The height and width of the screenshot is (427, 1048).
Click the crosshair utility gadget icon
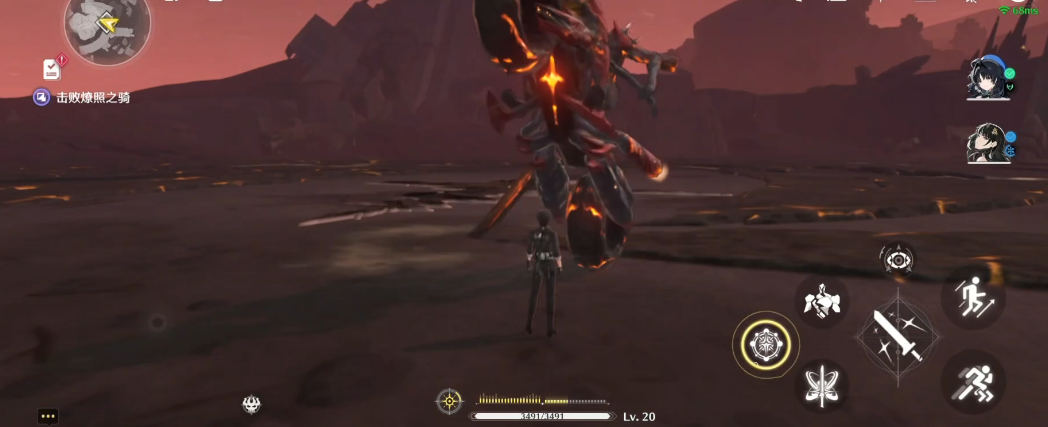450,401
